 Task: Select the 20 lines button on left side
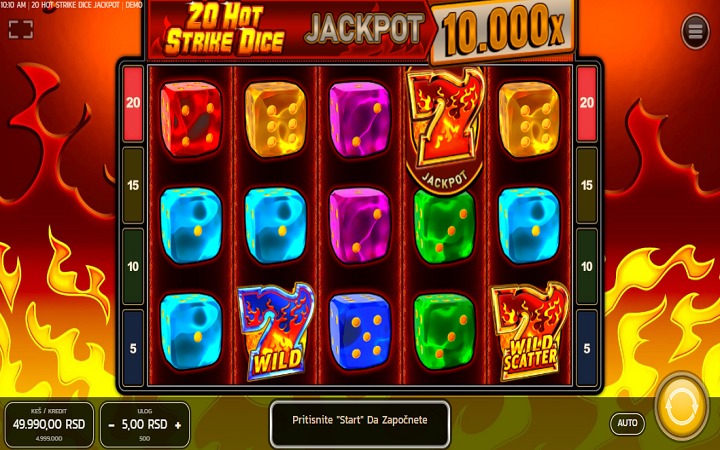click(132, 102)
